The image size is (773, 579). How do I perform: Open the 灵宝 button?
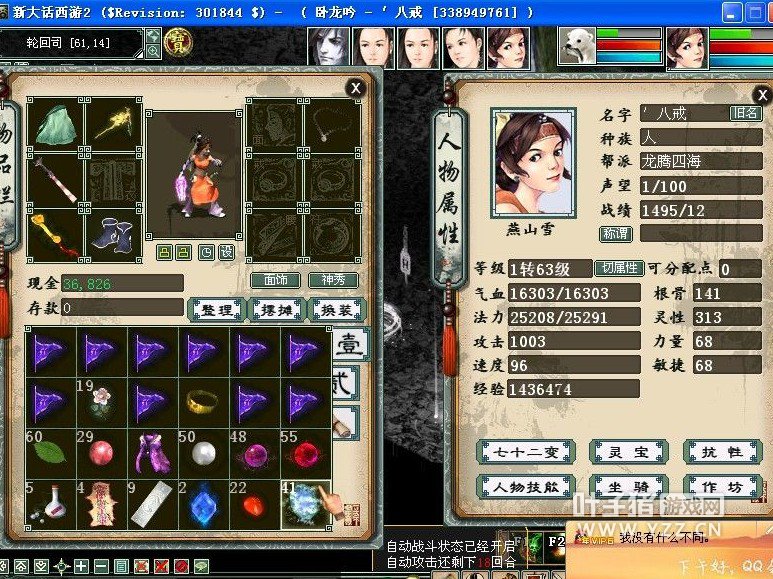[626, 452]
